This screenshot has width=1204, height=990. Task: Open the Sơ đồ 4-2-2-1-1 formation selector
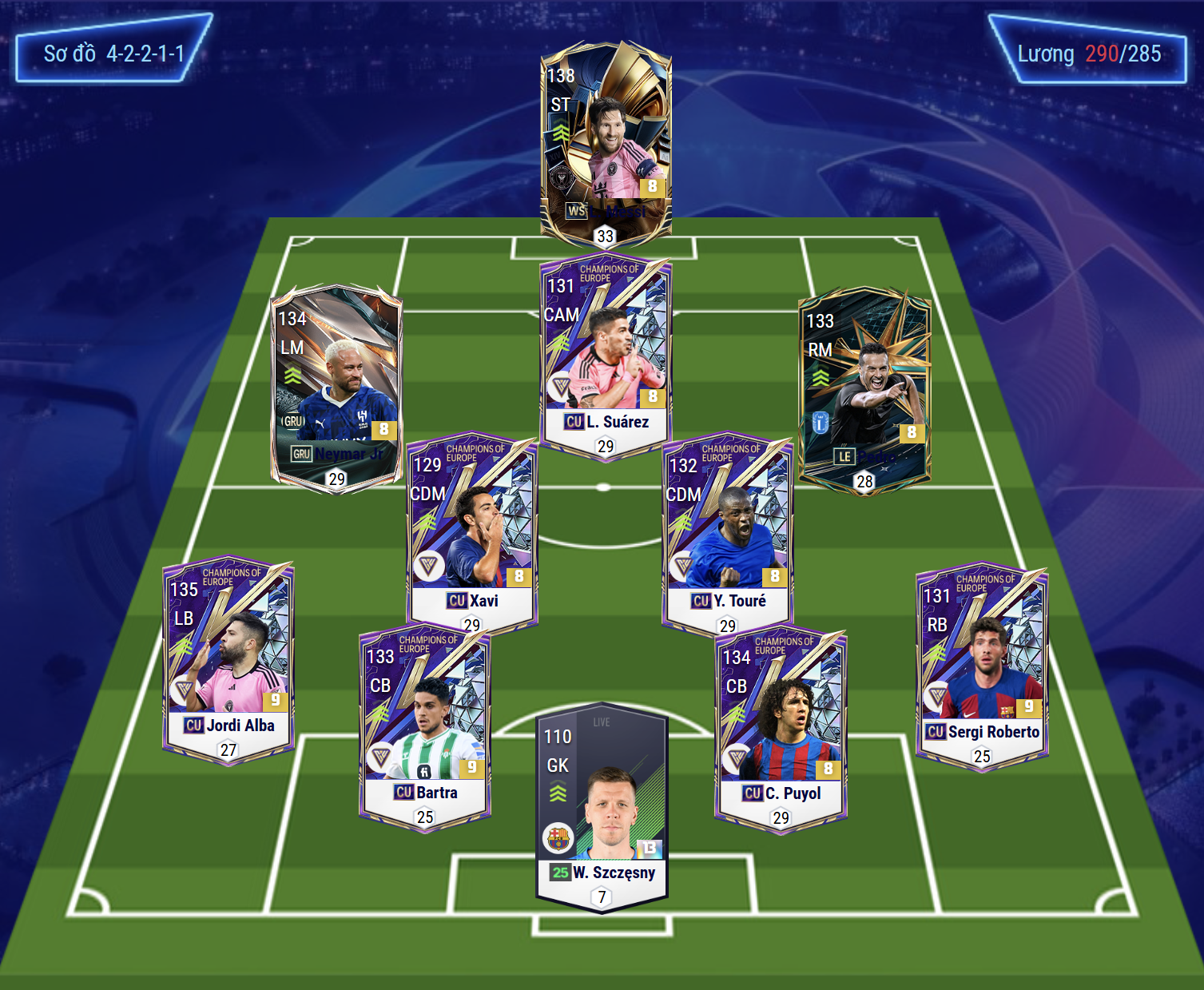pos(114,54)
